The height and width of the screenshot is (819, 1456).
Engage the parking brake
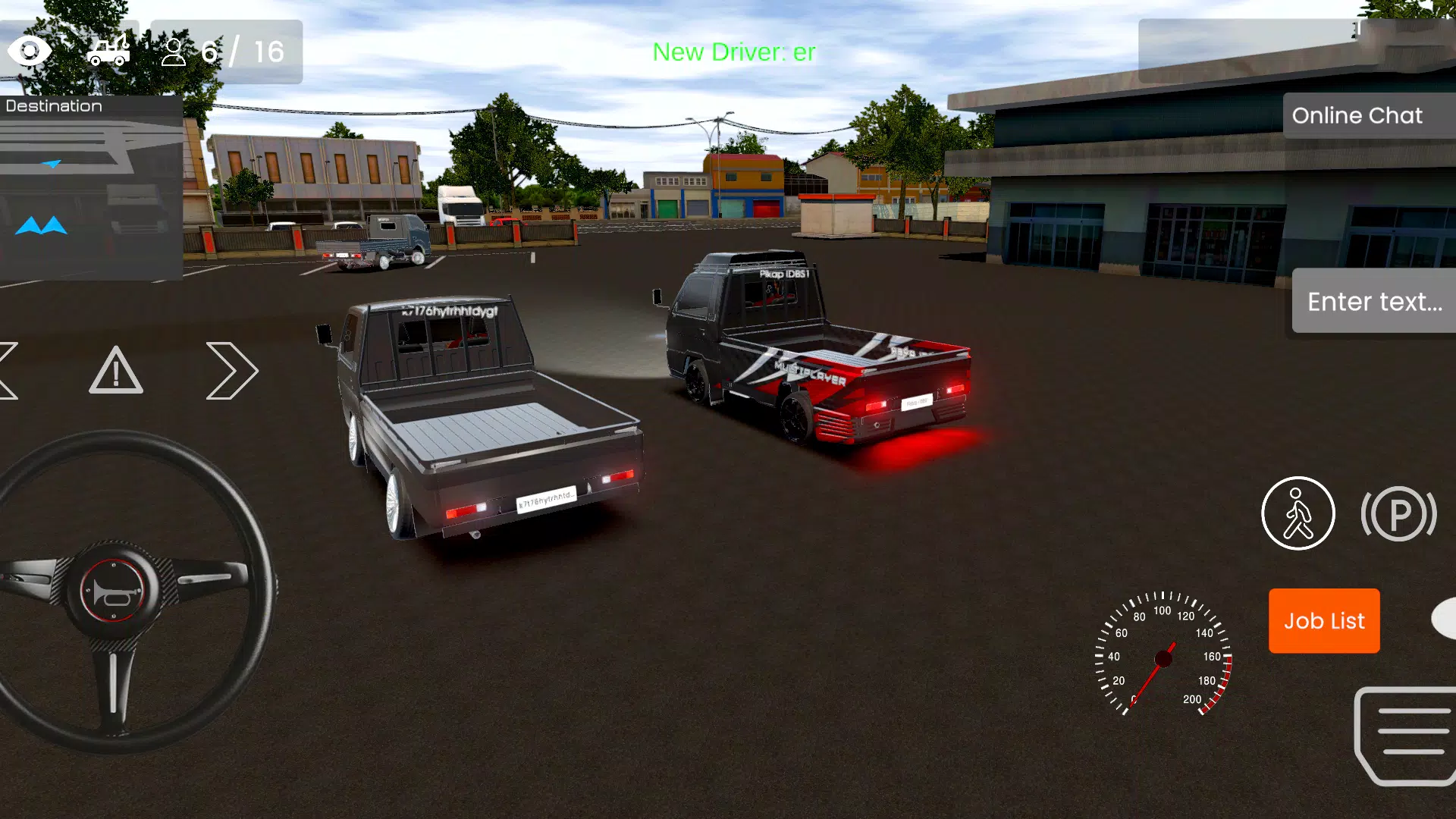(x=1399, y=513)
